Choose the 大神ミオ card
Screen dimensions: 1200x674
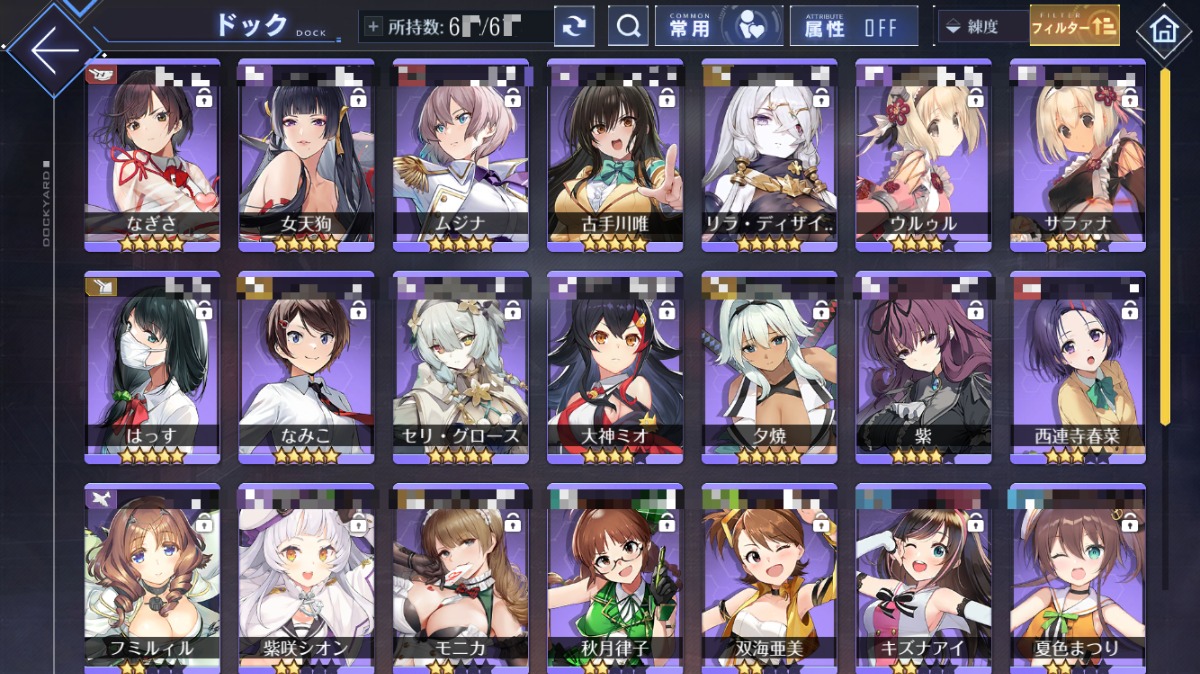(x=615, y=367)
